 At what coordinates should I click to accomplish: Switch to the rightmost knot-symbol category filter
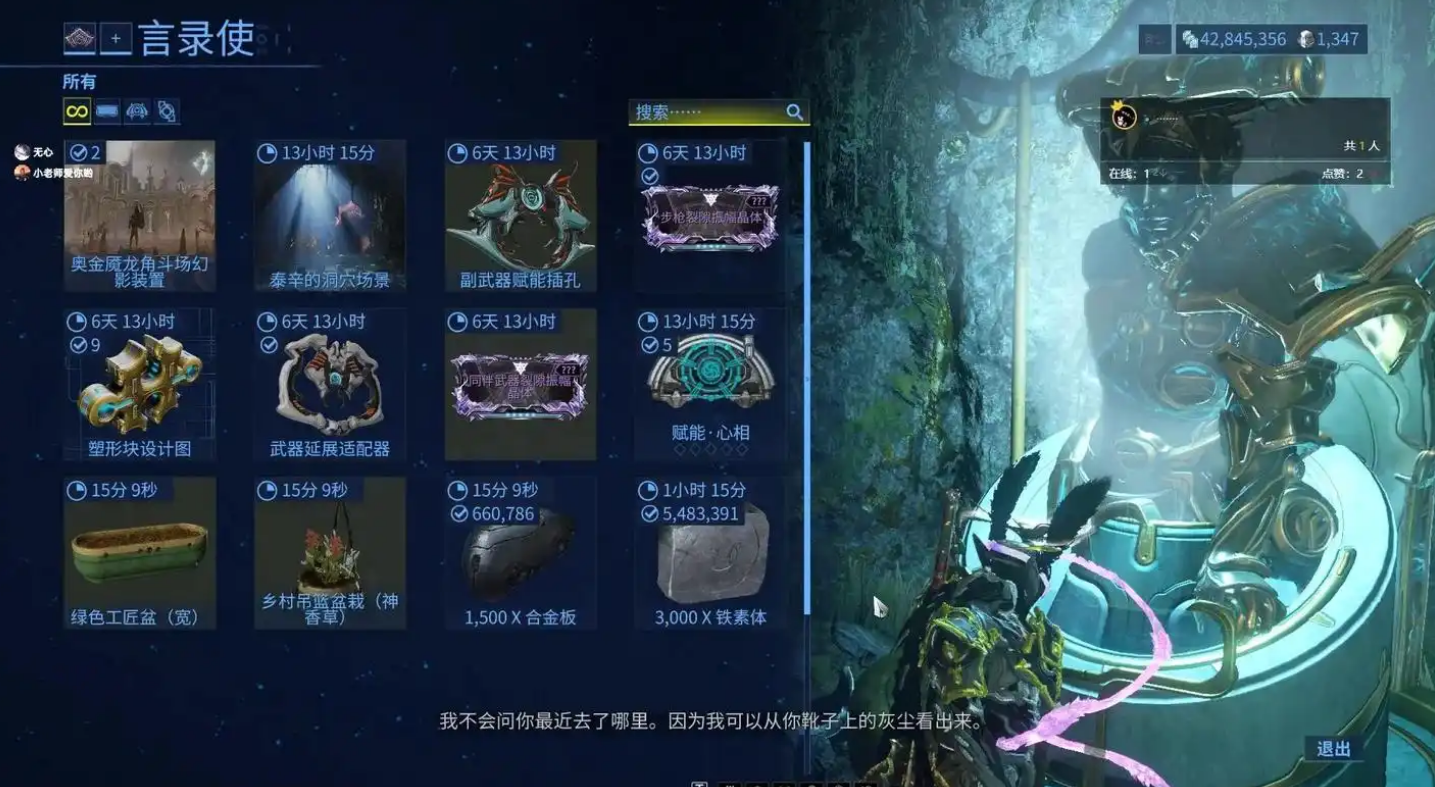point(167,111)
